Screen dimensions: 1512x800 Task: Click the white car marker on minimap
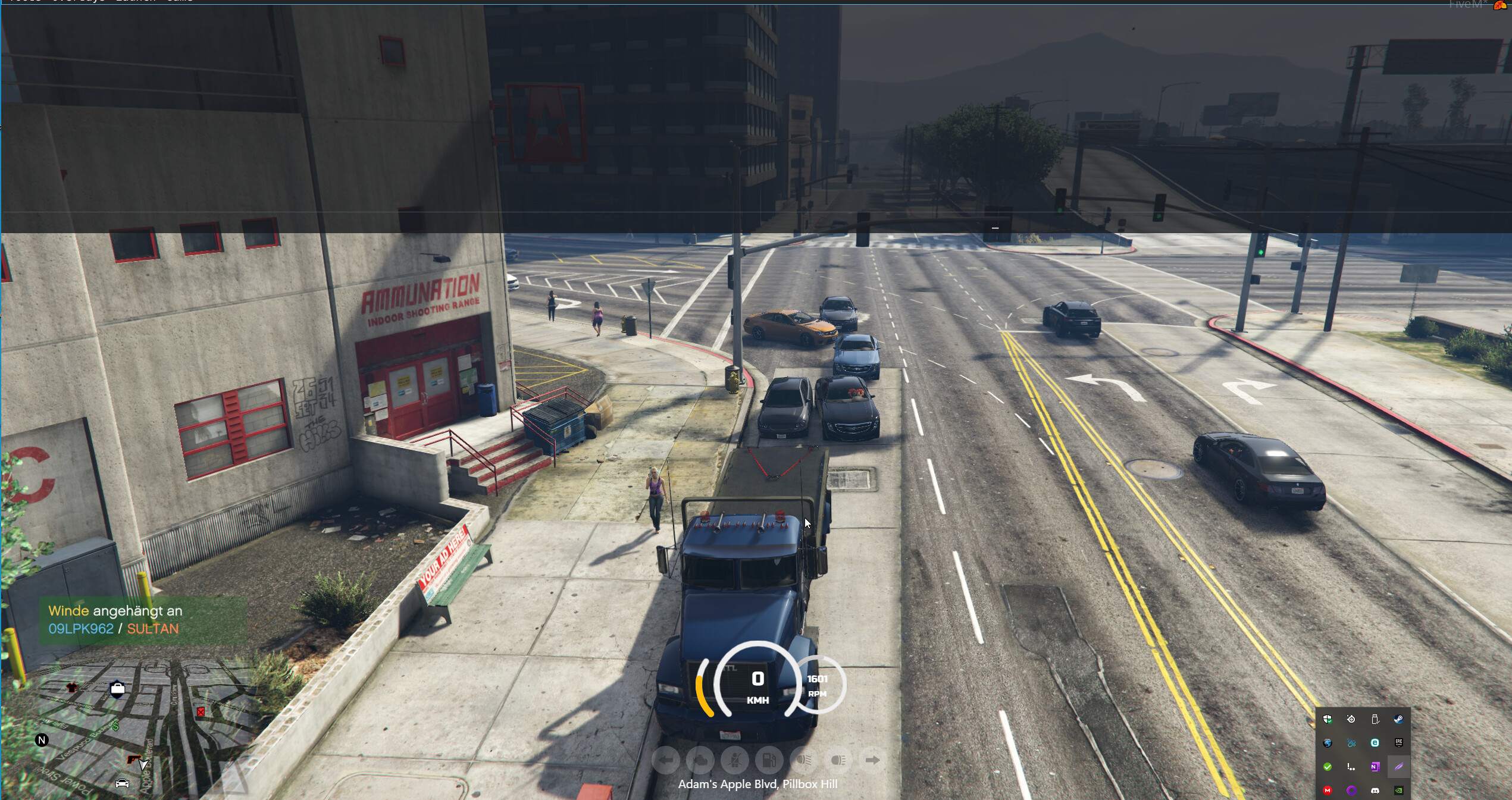click(x=122, y=783)
